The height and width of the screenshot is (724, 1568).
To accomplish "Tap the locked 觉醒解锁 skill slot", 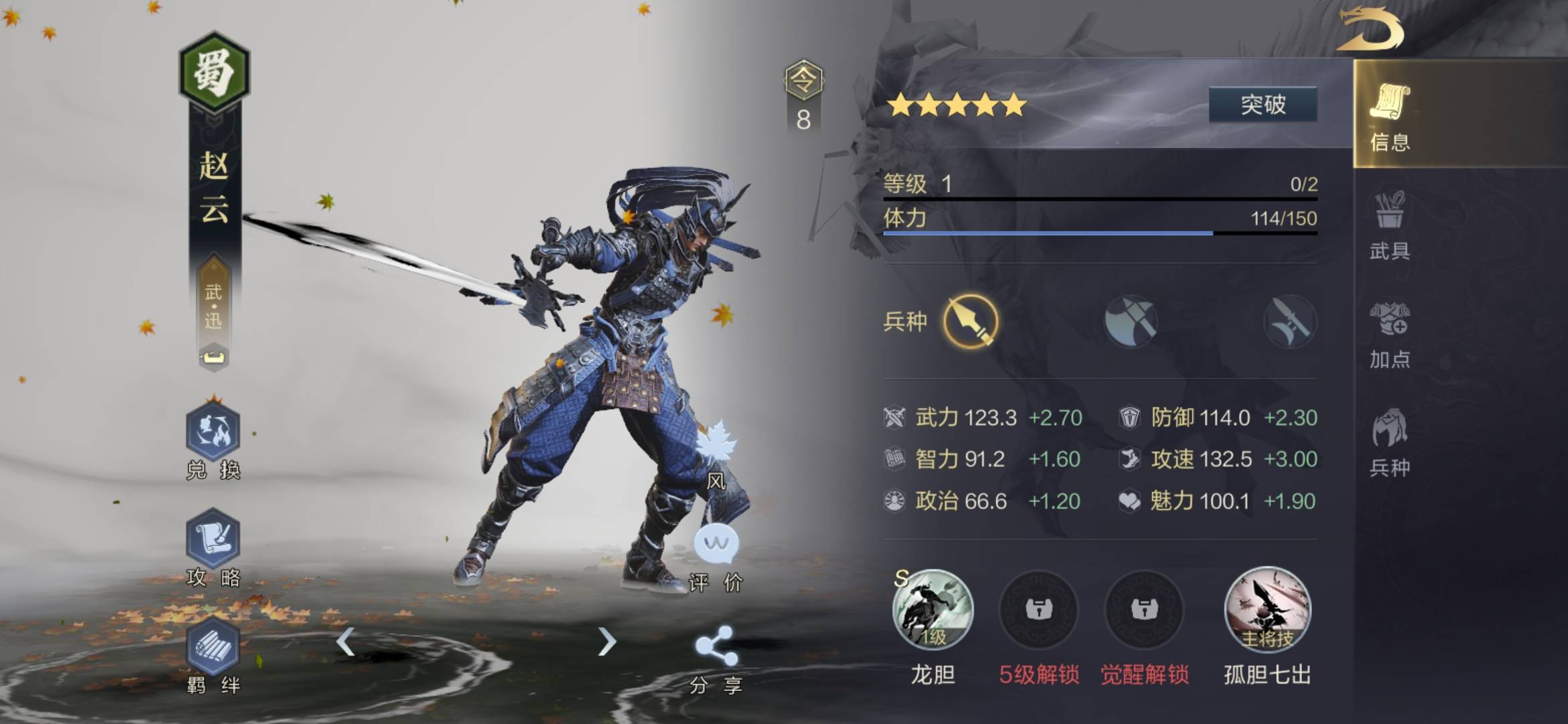I will 1144,610.
